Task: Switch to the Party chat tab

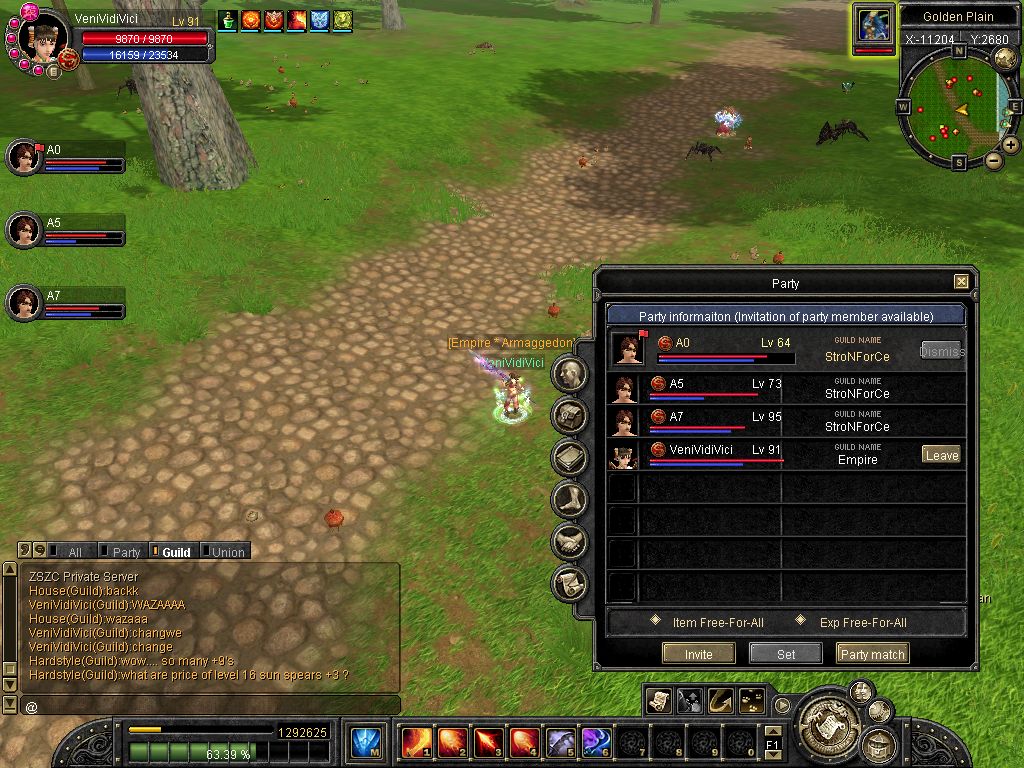Action: pyautogui.click(x=121, y=552)
